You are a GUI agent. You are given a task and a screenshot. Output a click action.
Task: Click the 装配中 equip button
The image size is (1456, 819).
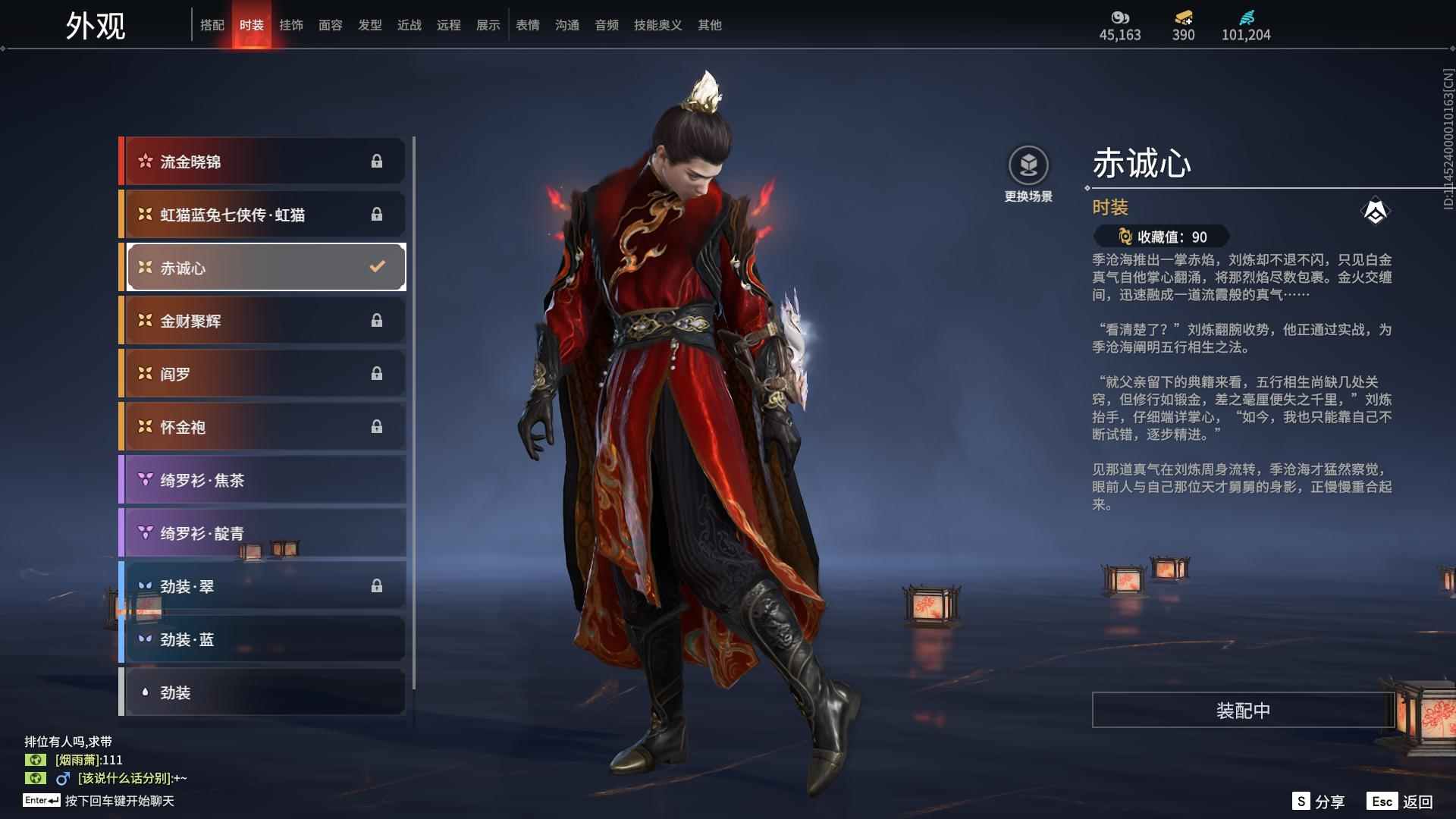point(1241,711)
